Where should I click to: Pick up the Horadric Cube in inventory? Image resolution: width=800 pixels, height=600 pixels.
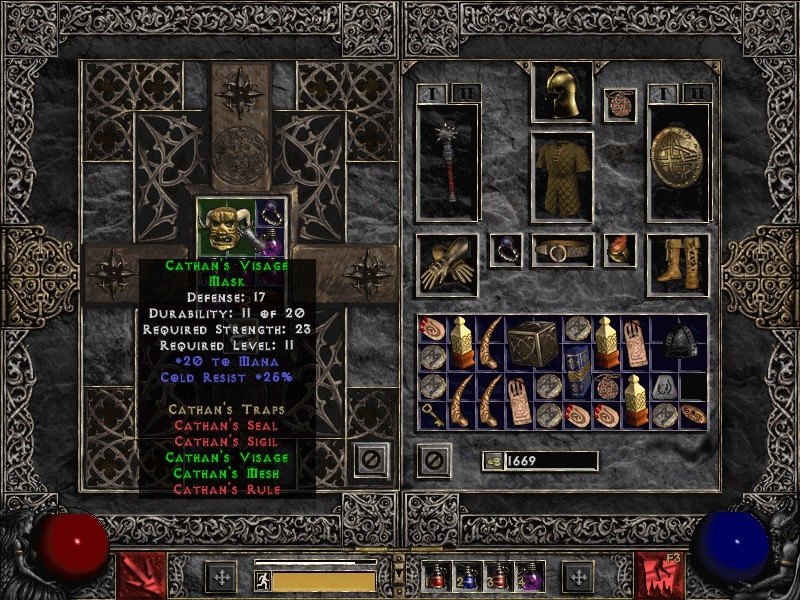(x=533, y=343)
